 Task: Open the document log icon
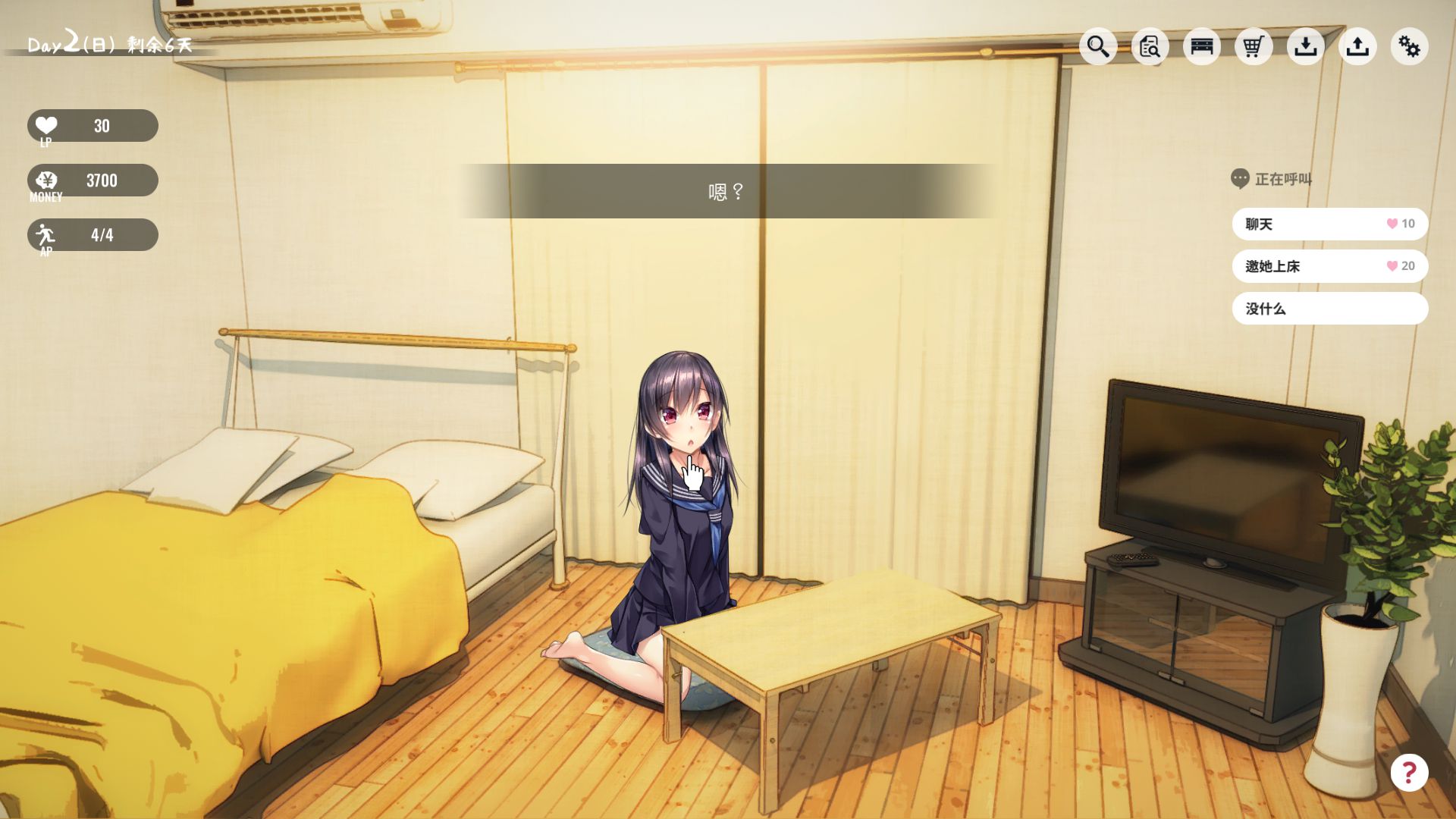[x=1150, y=46]
